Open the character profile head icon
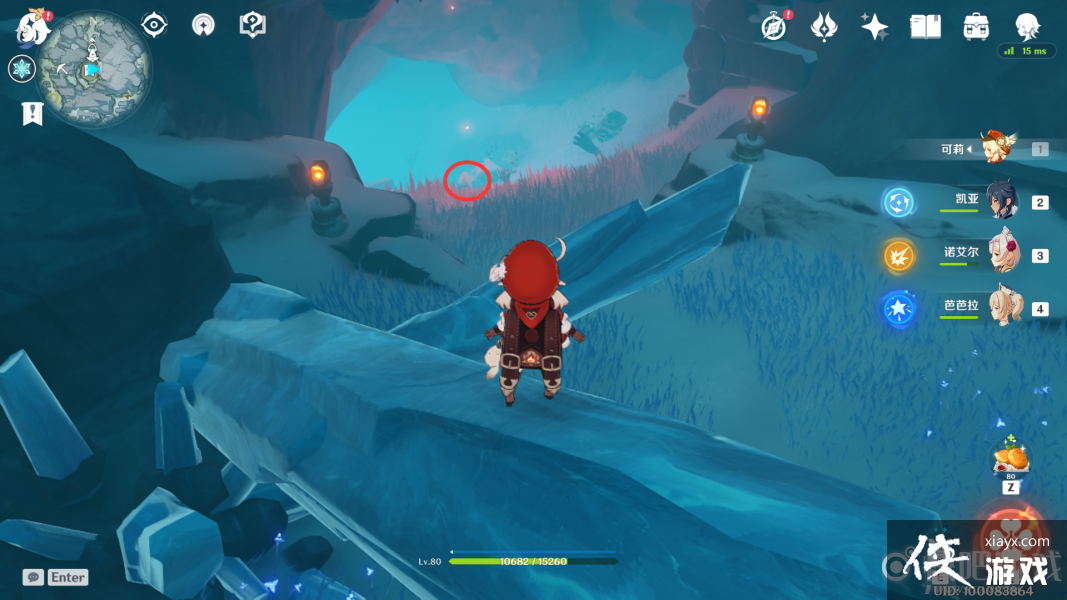This screenshot has height=600, width=1067. (x=1027, y=27)
